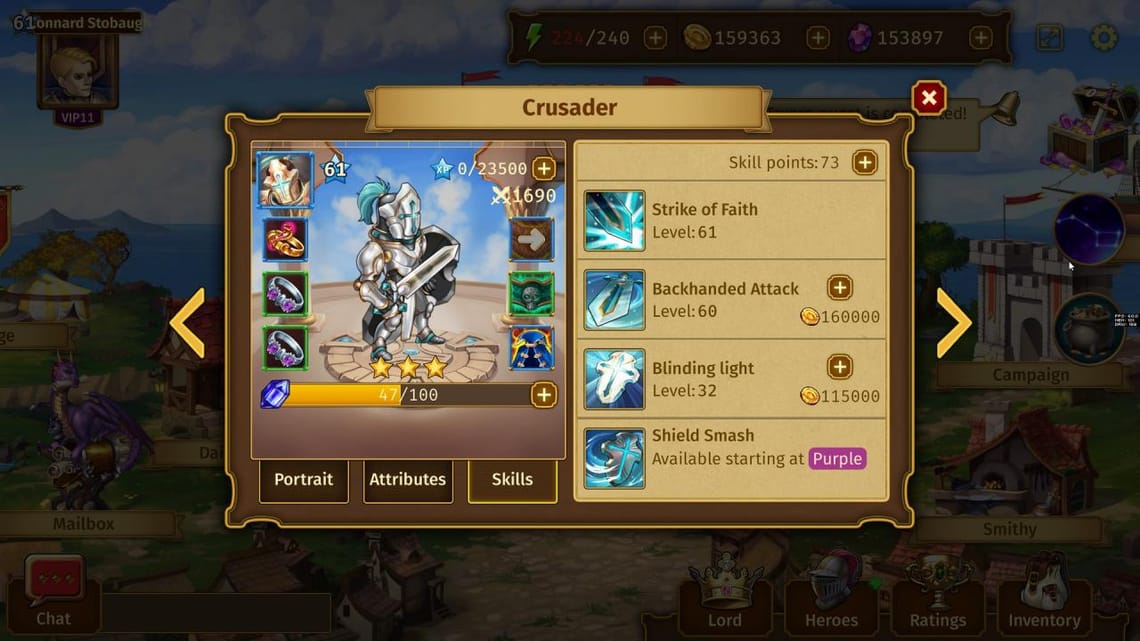
Task: Open the Attributes tab
Action: tap(407, 479)
